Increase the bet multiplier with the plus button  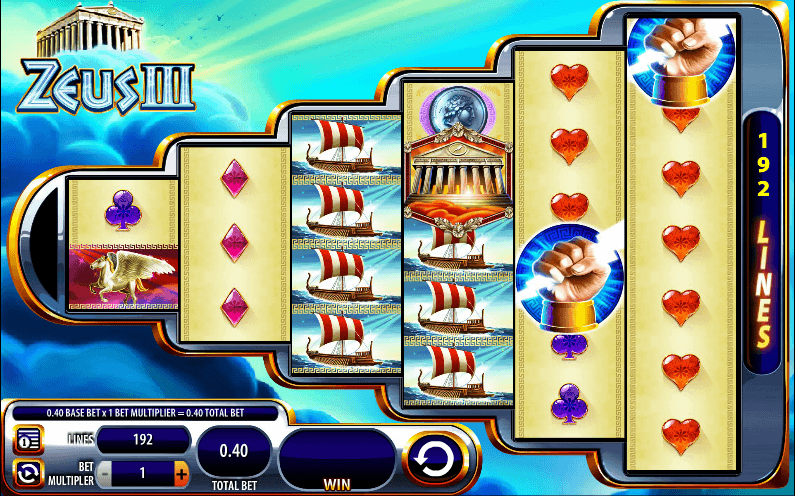point(181,471)
